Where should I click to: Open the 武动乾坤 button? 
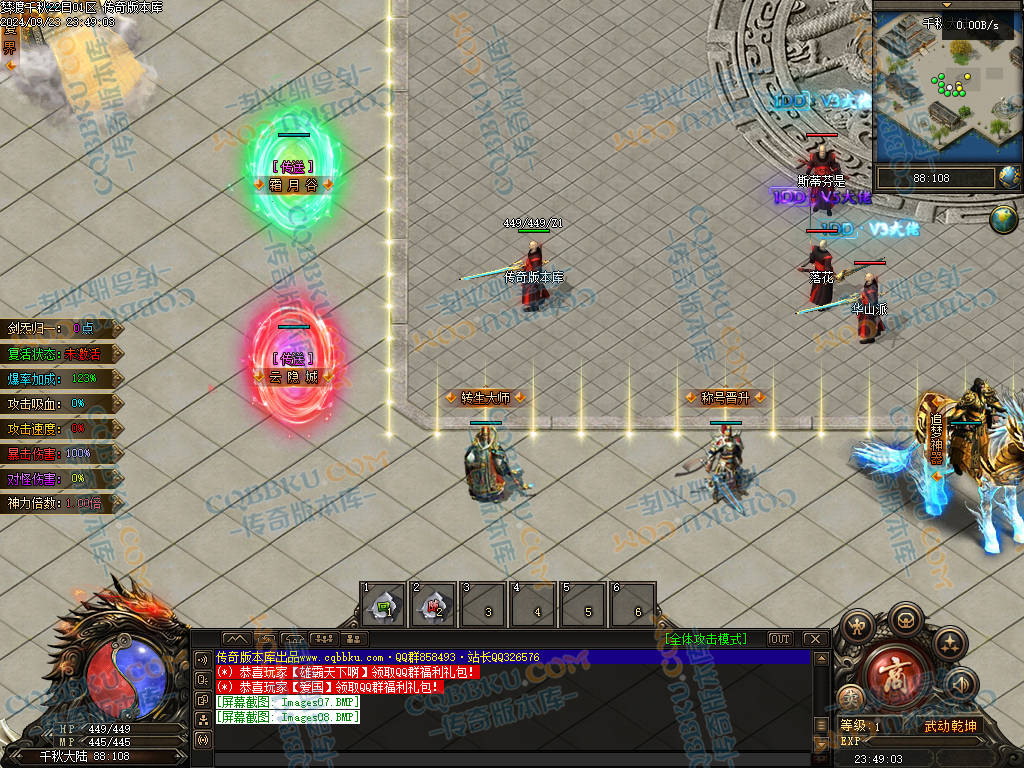pyautogui.click(x=950, y=726)
